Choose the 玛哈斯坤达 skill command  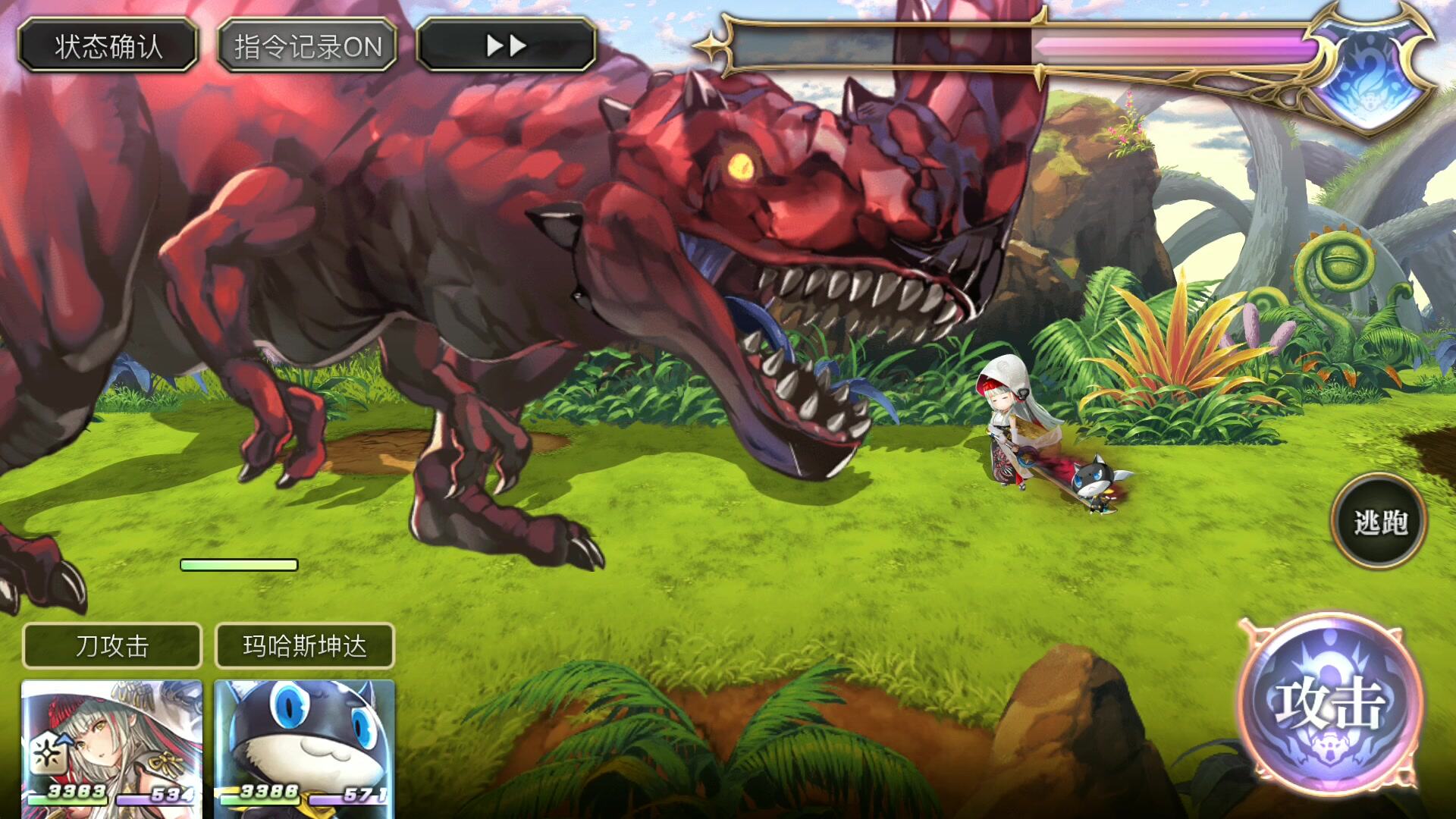pos(305,646)
